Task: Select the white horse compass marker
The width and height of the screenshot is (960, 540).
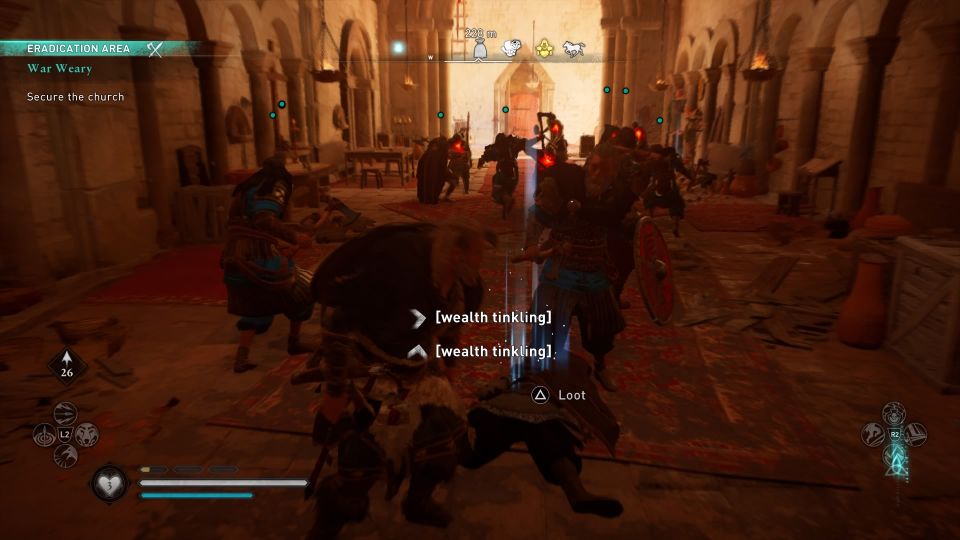Action: pyautogui.click(x=574, y=48)
